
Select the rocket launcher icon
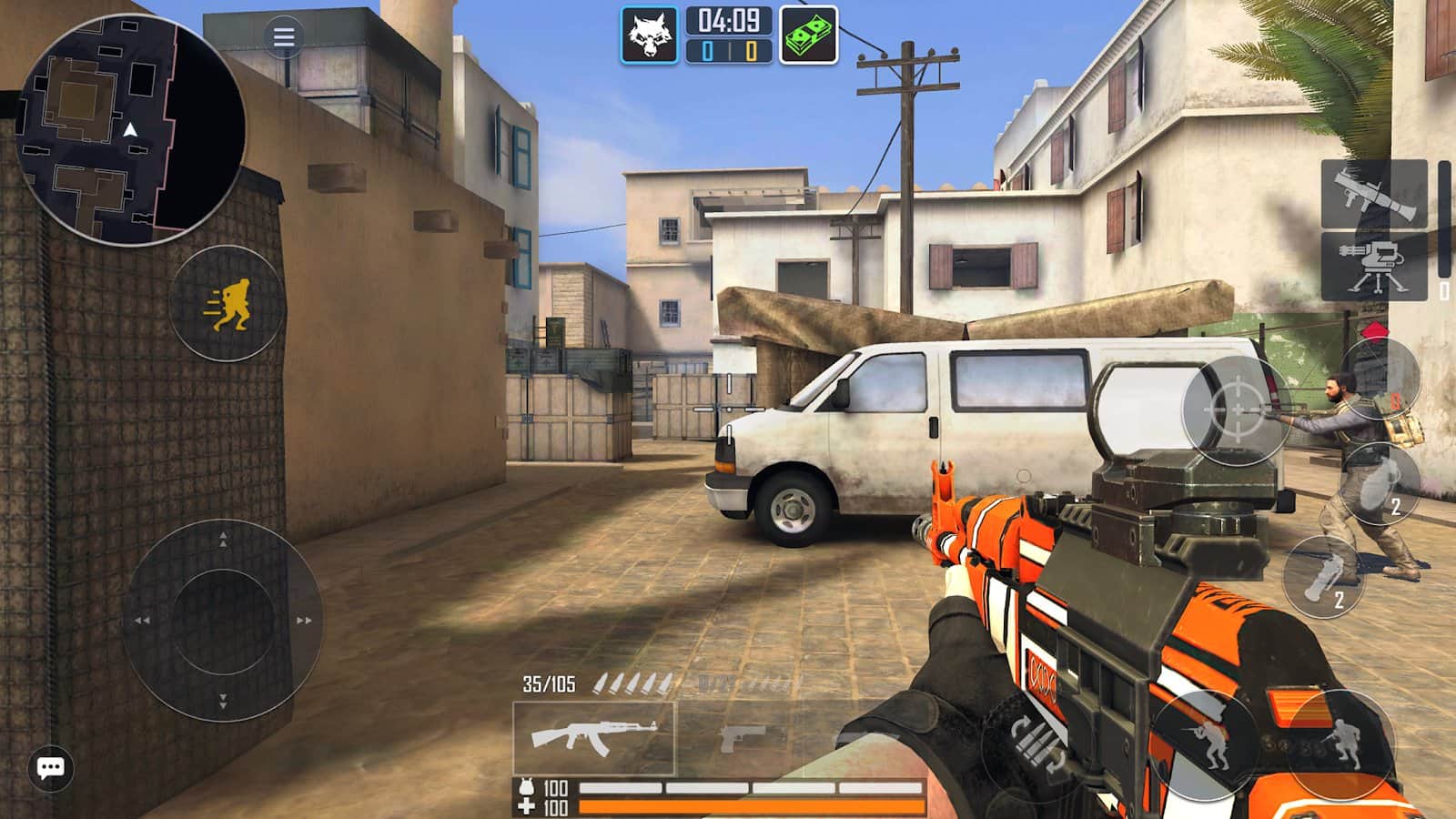click(1374, 193)
